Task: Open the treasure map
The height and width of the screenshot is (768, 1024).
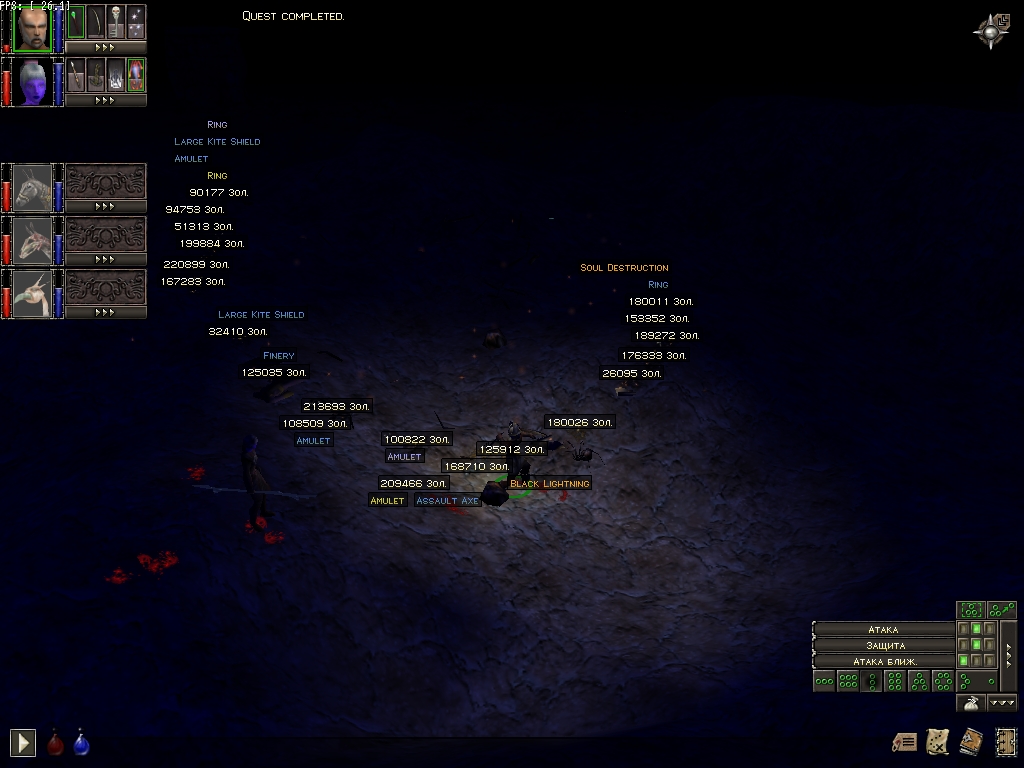Action: click(x=937, y=741)
